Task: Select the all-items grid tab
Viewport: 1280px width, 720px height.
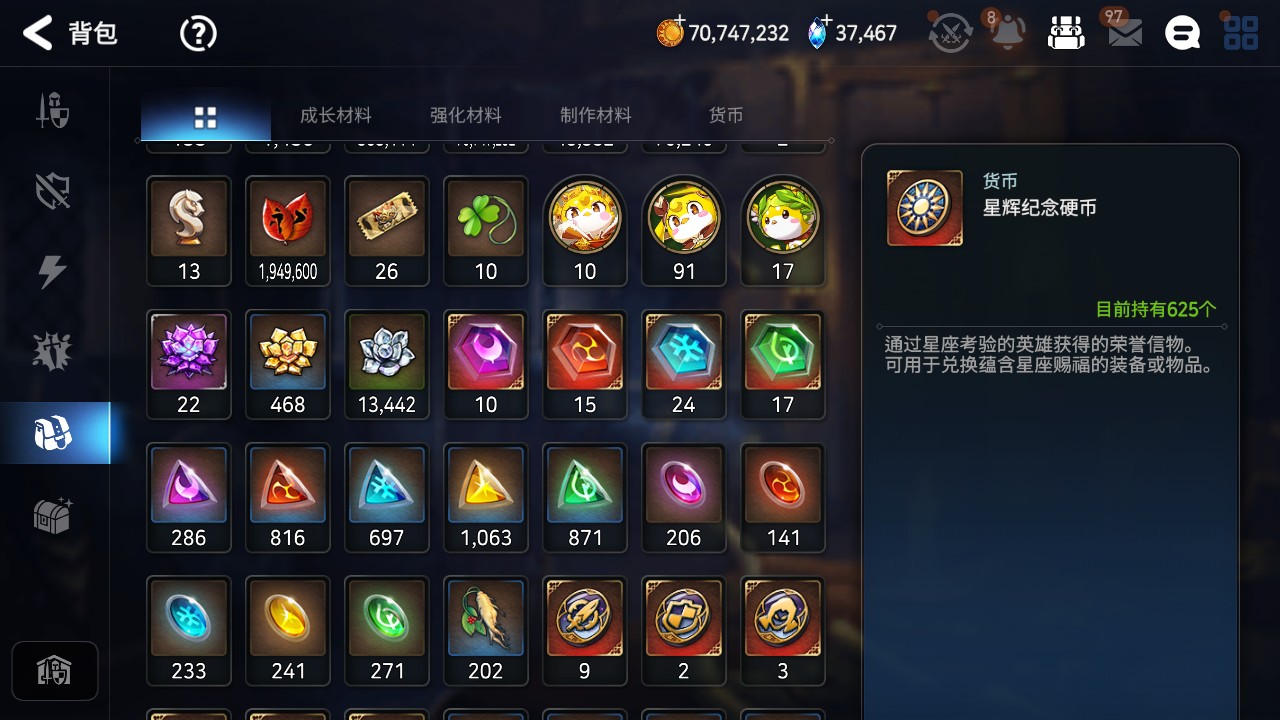Action: pos(205,117)
